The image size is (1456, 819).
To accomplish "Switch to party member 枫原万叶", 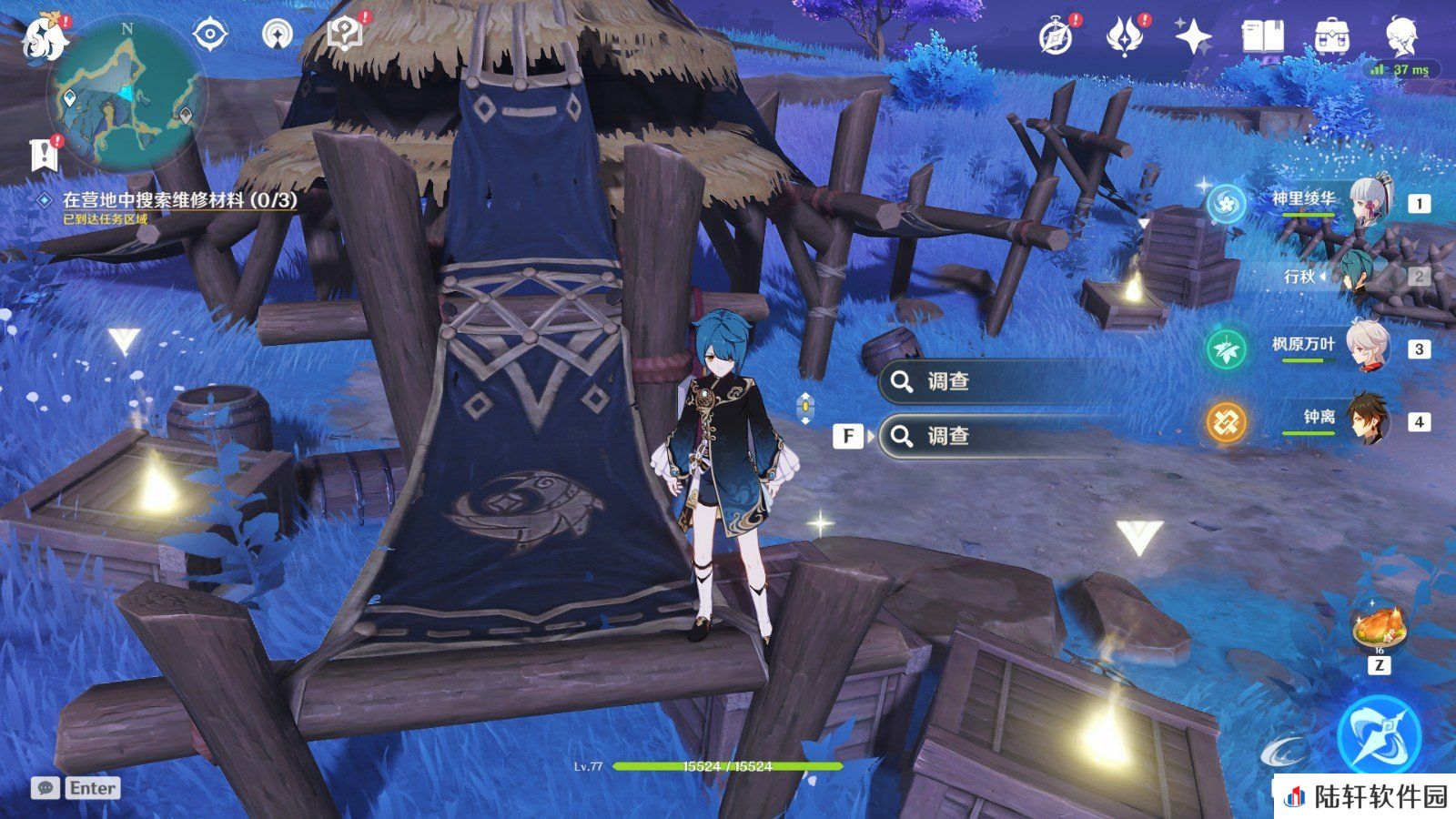I will 1303,348.
